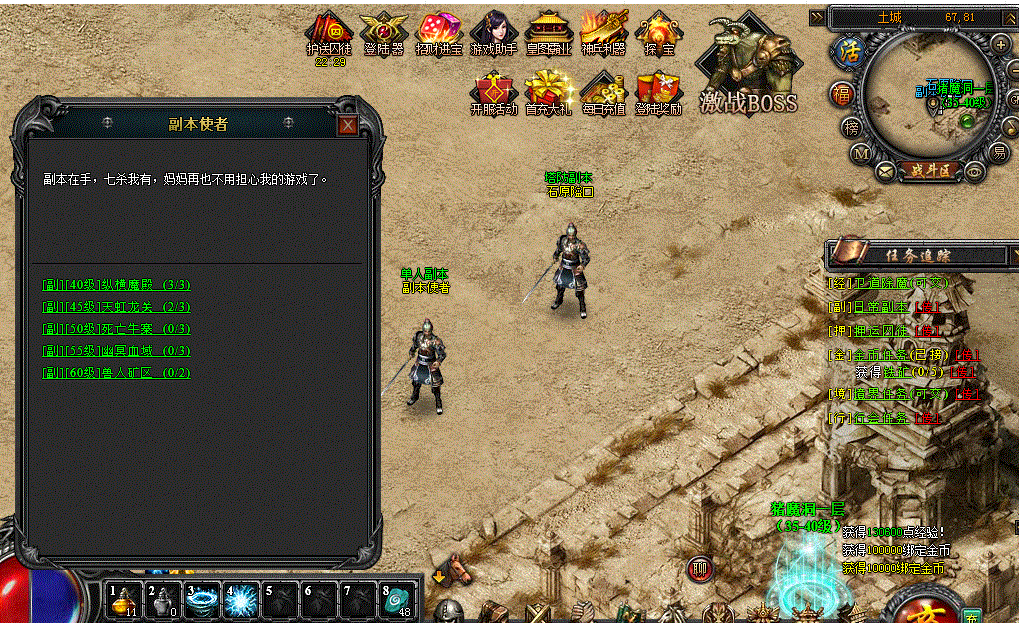Select the 40级 纵横魔殿 dungeon entry
This screenshot has width=1019, height=623.
116,285
